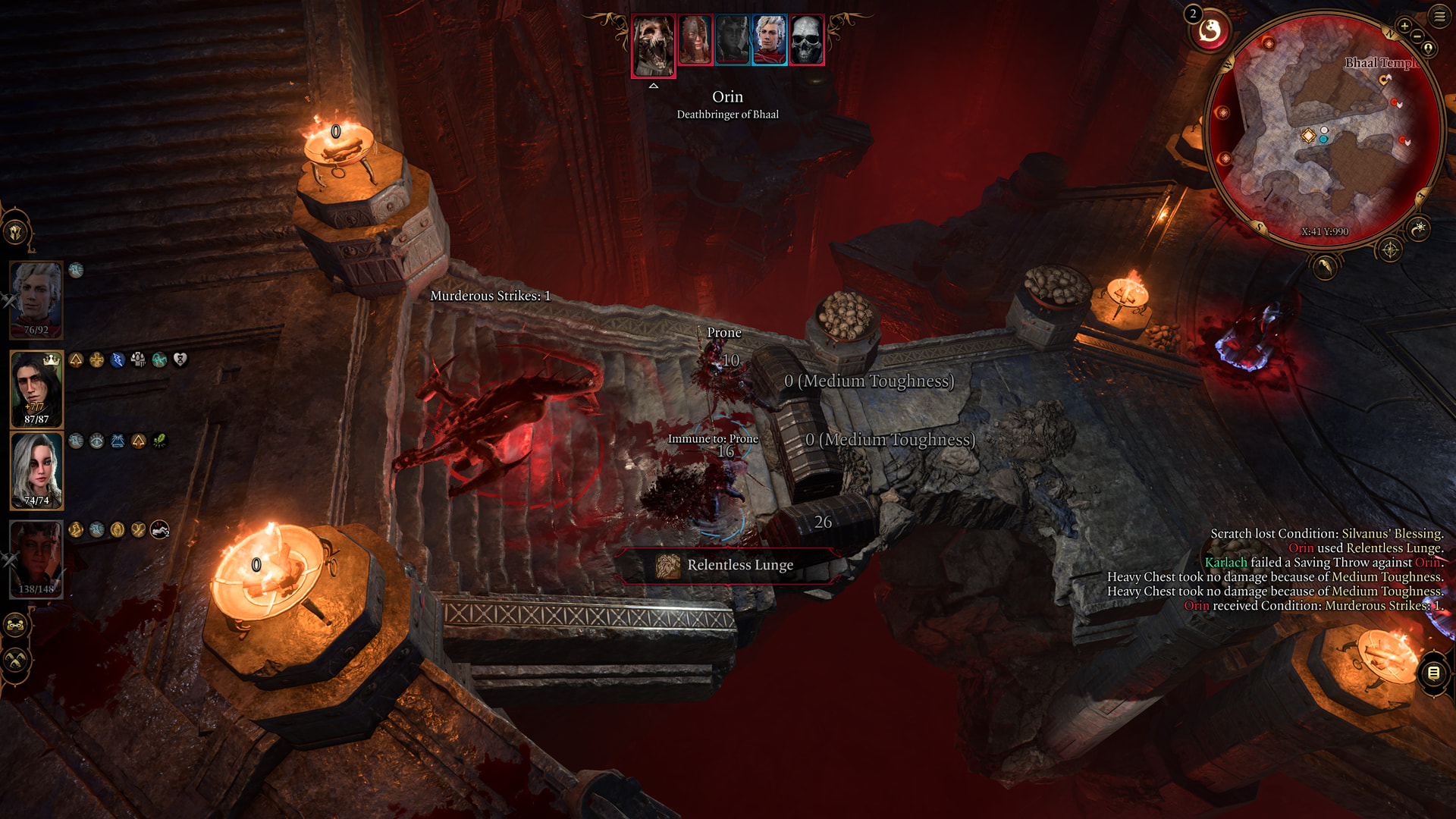
Task: Select Orin's portrait in the turn order
Action: (x=653, y=45)
